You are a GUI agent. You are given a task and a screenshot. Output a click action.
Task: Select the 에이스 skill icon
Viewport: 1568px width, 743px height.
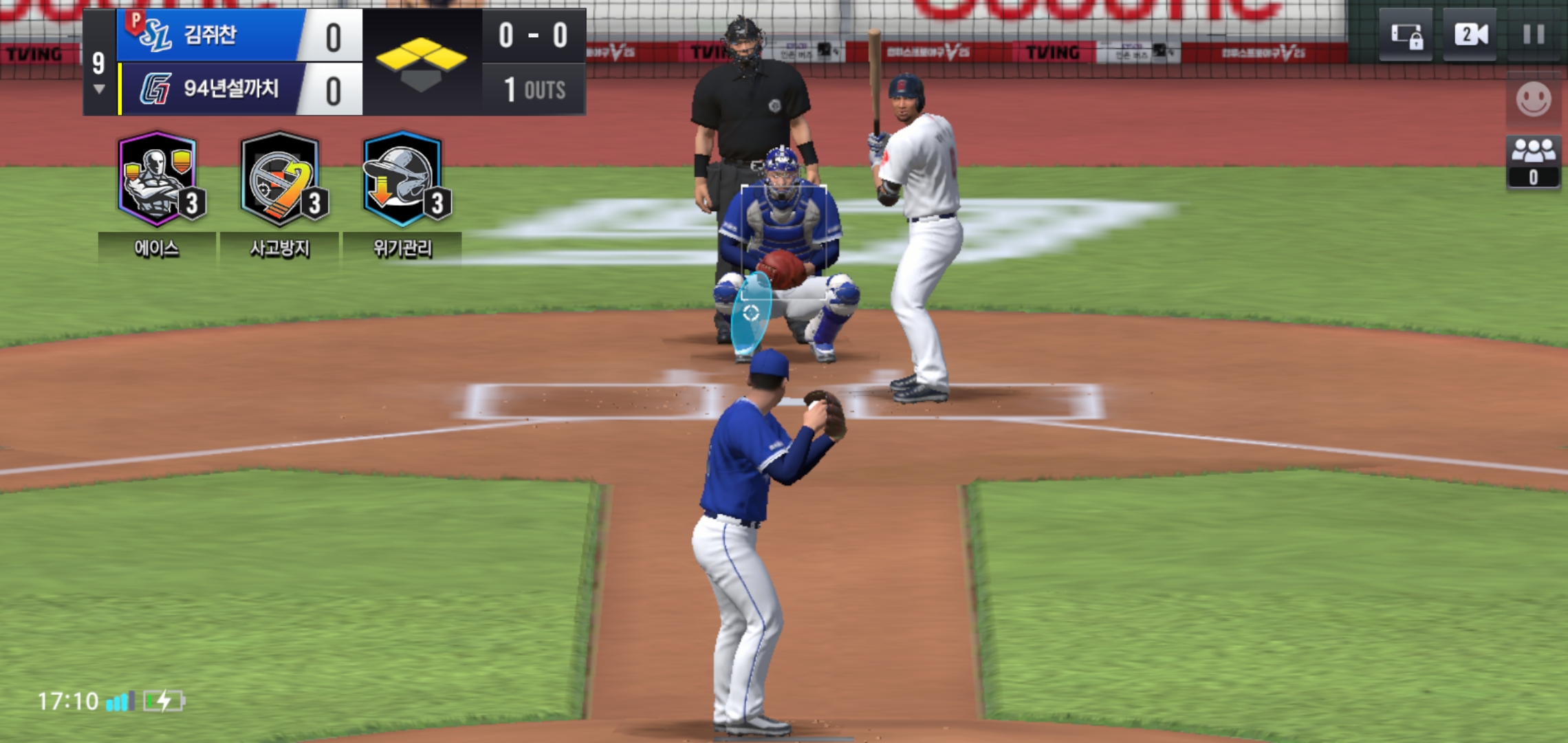(x=158, y=180)
